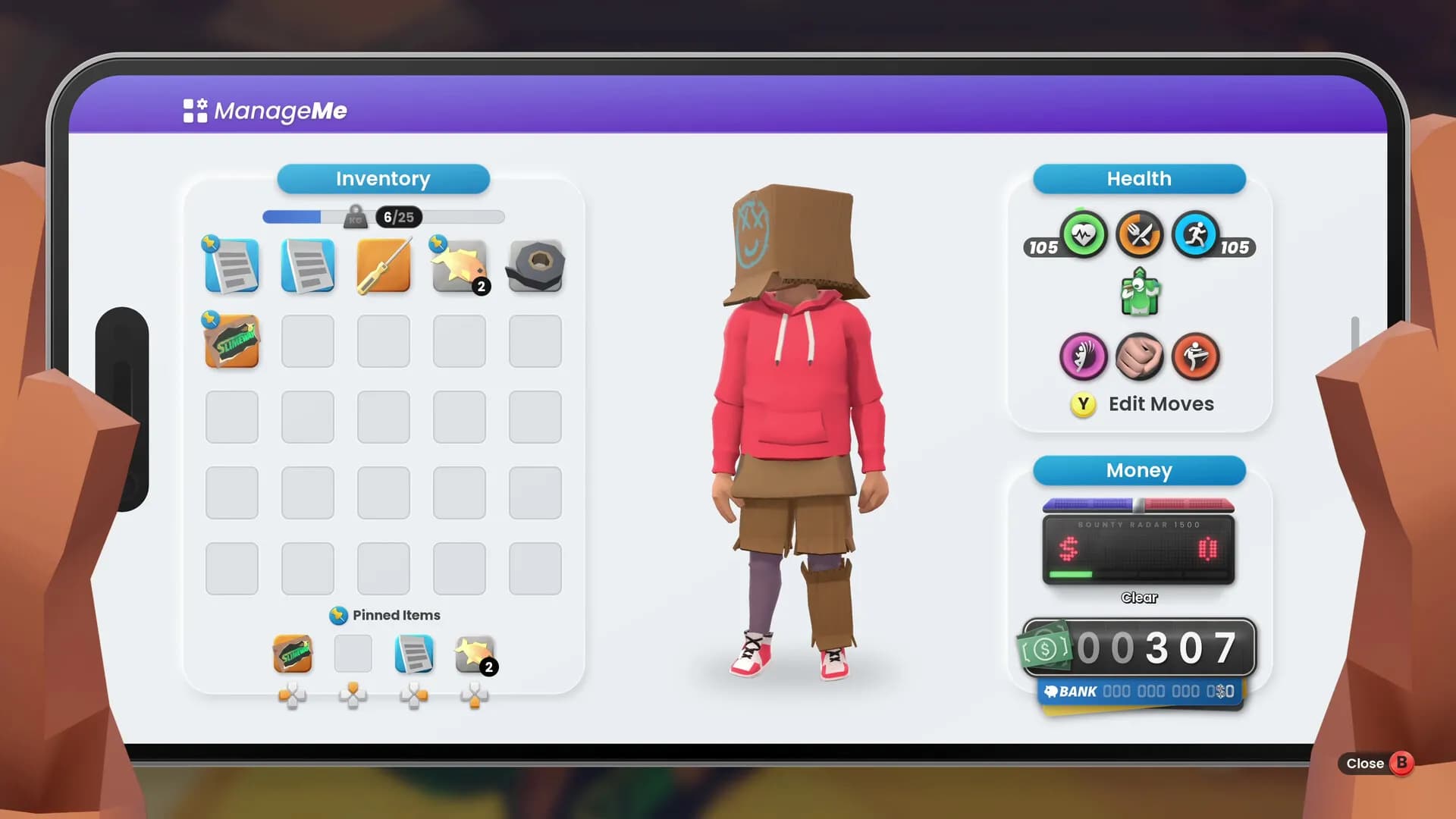The image size is (1456, 819).
Task: Open the Inventory tab header
Action: click(383, 179)
